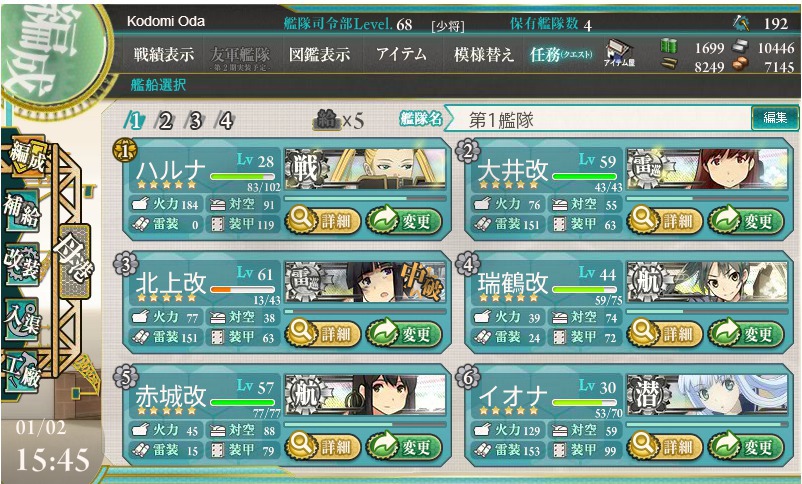Image resolution: width=802 pixels, height=484 pixels.
Task: Show details for イオナ
Action: pyautogui.click(x=665, y=446)
